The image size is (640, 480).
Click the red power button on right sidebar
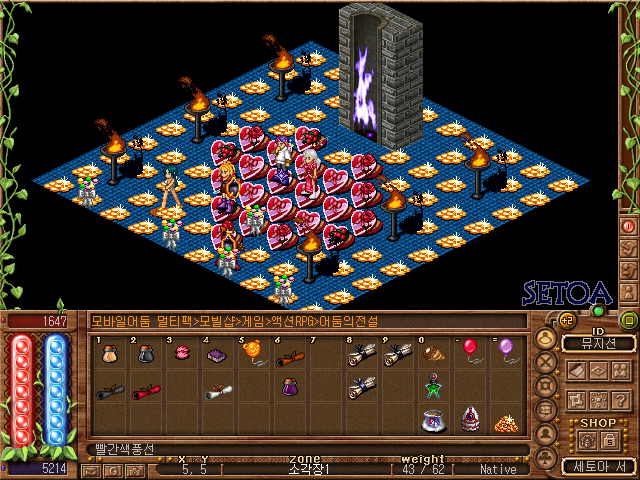(x=629, y=226)
